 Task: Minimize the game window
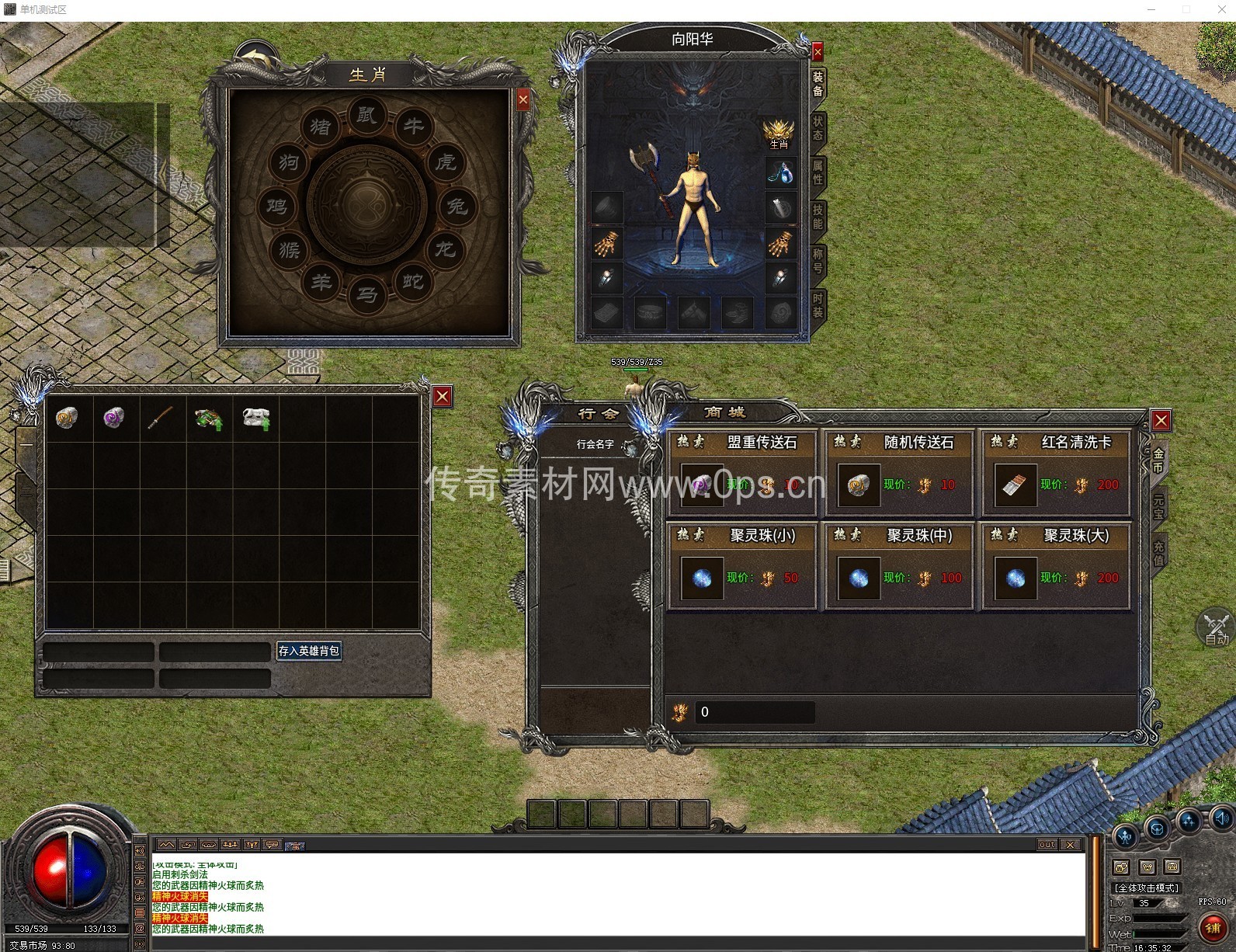coord(1151,9)
